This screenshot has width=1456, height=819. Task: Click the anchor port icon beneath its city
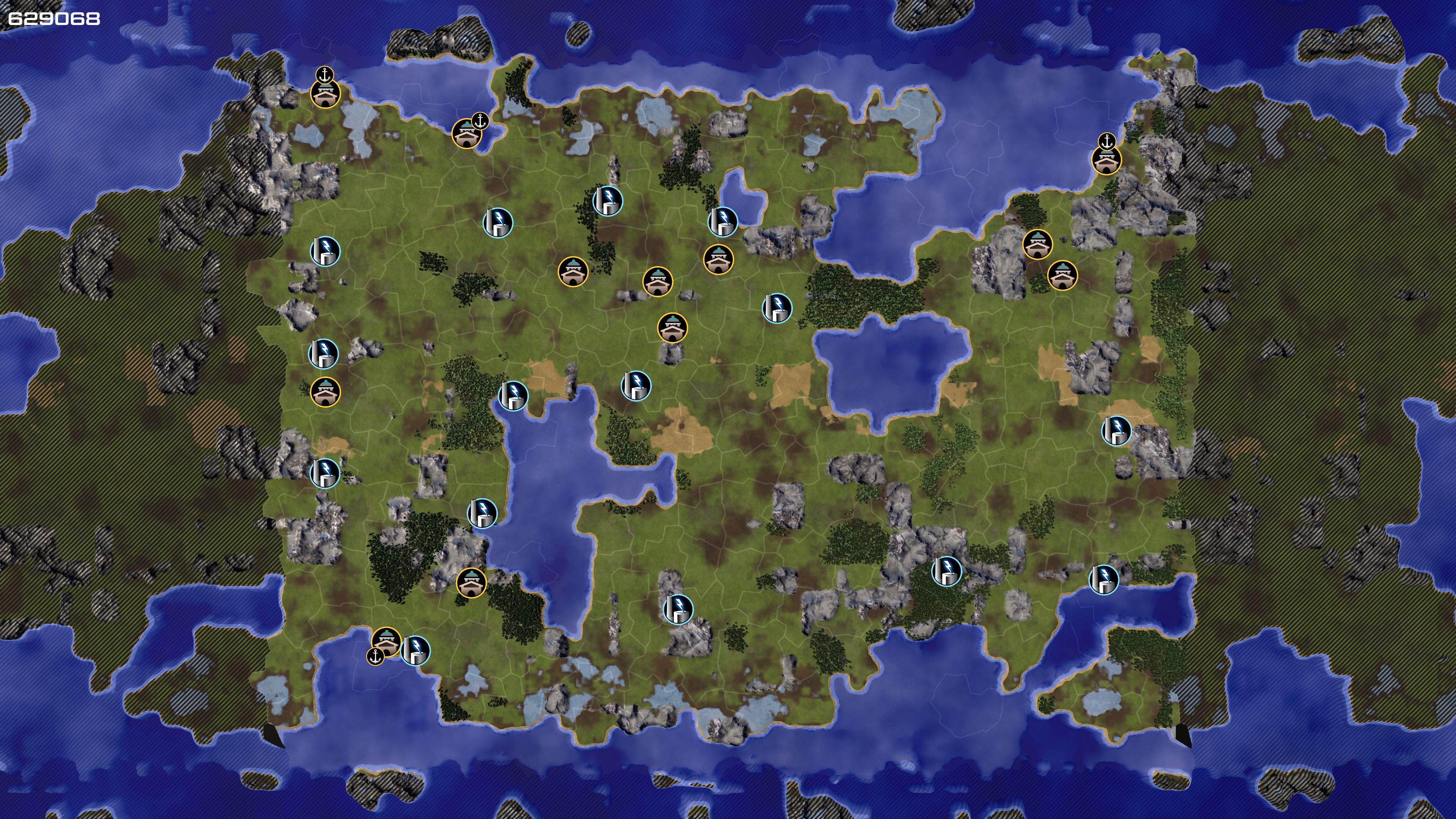(x=375, y=656)
